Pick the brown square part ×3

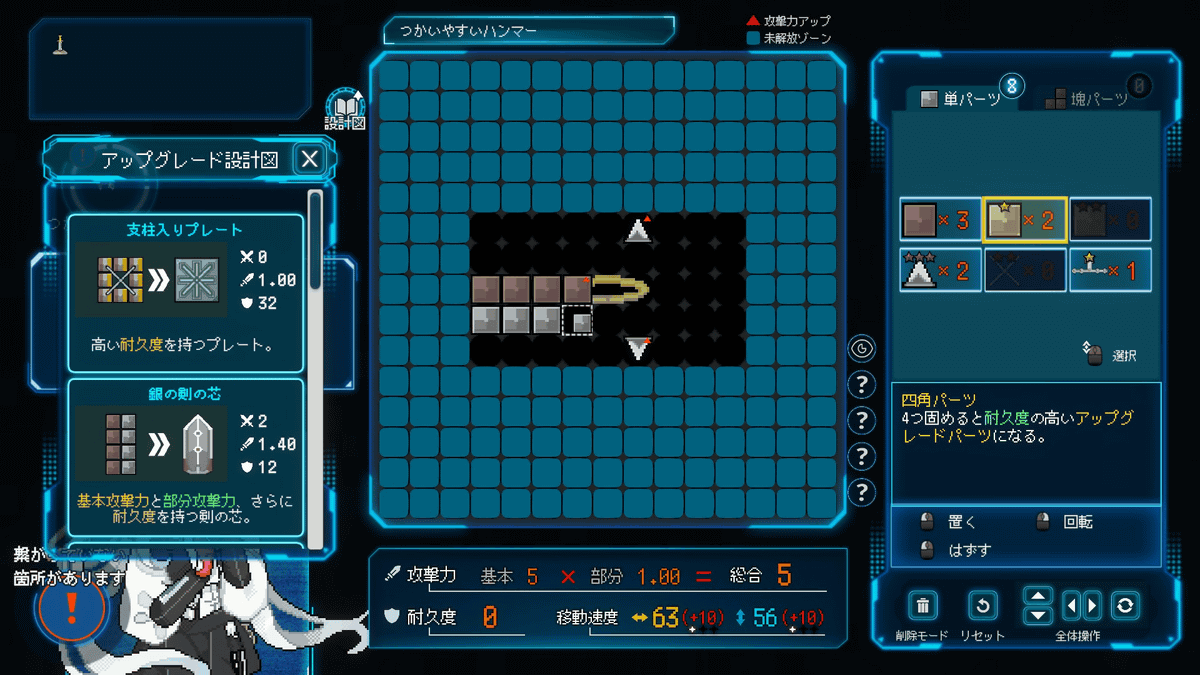940,220
